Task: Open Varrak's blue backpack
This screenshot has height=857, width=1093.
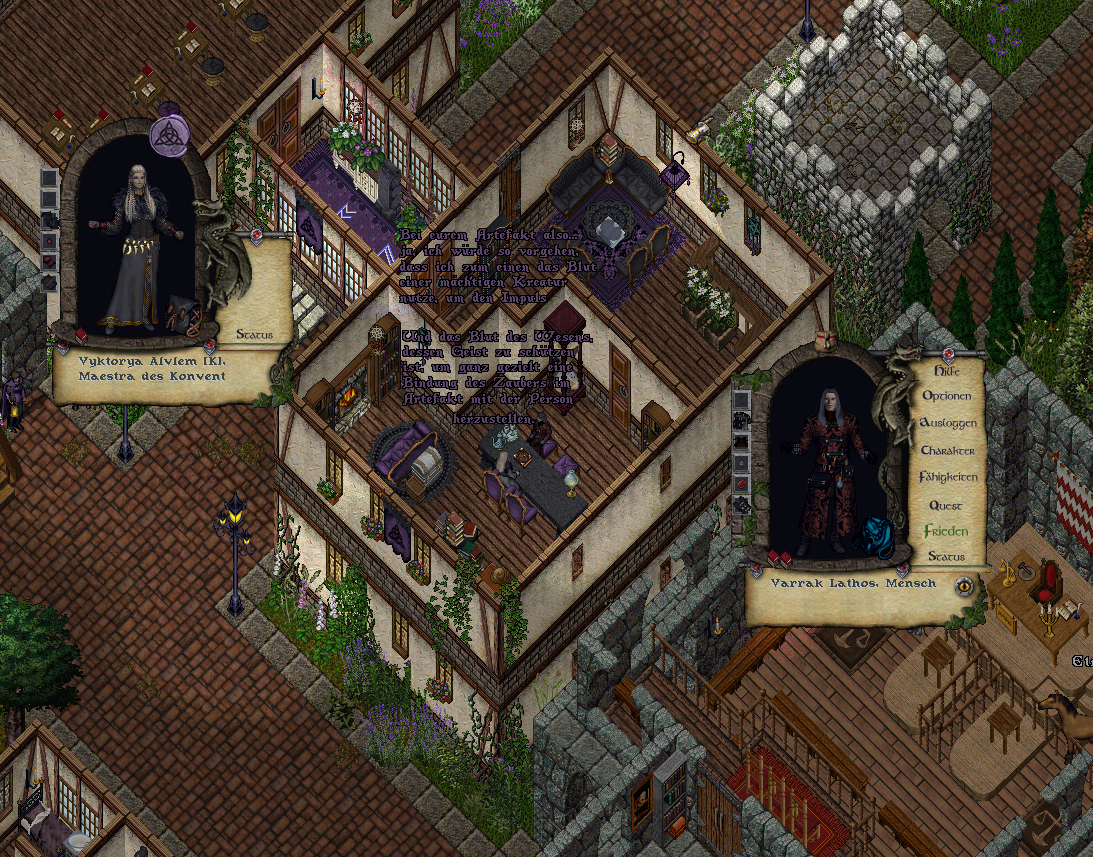Action: pyautogui.click(x=876, y=537)
